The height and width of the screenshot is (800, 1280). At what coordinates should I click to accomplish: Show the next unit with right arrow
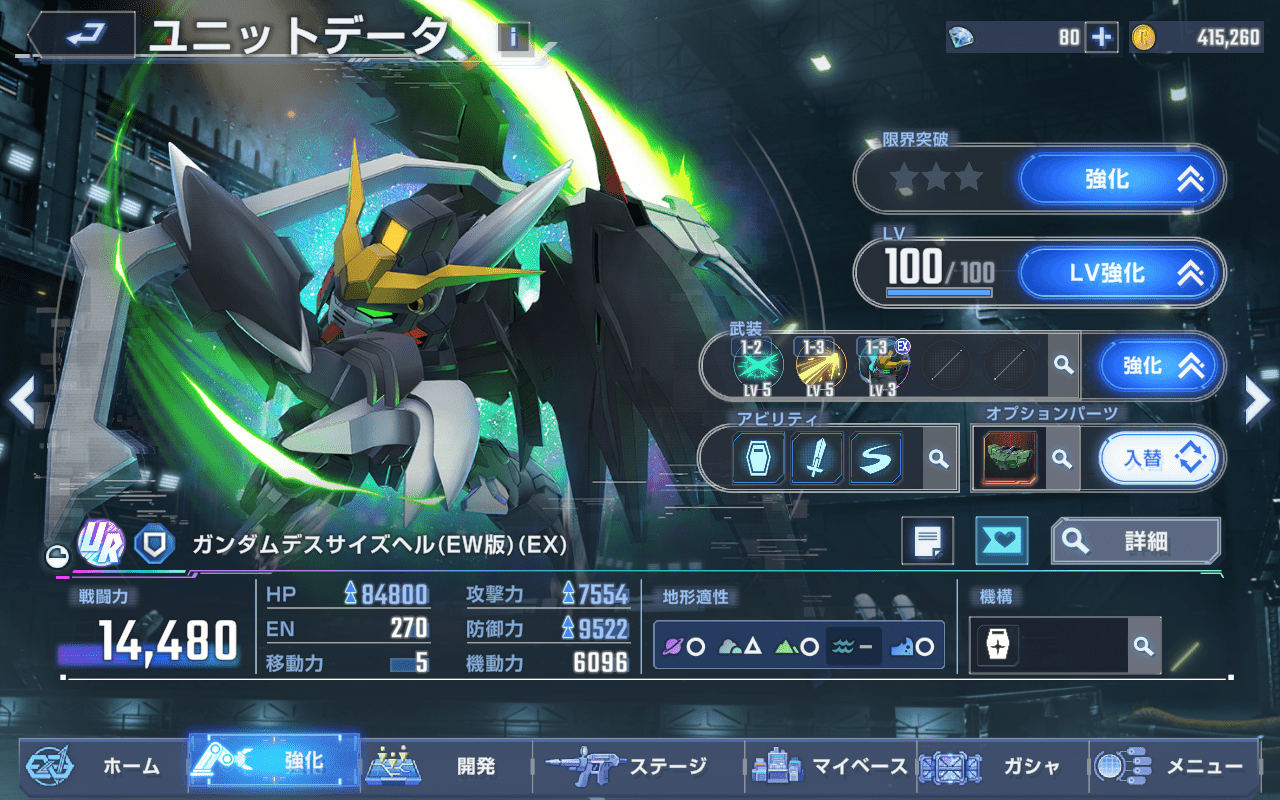[x=1257, y=401]
